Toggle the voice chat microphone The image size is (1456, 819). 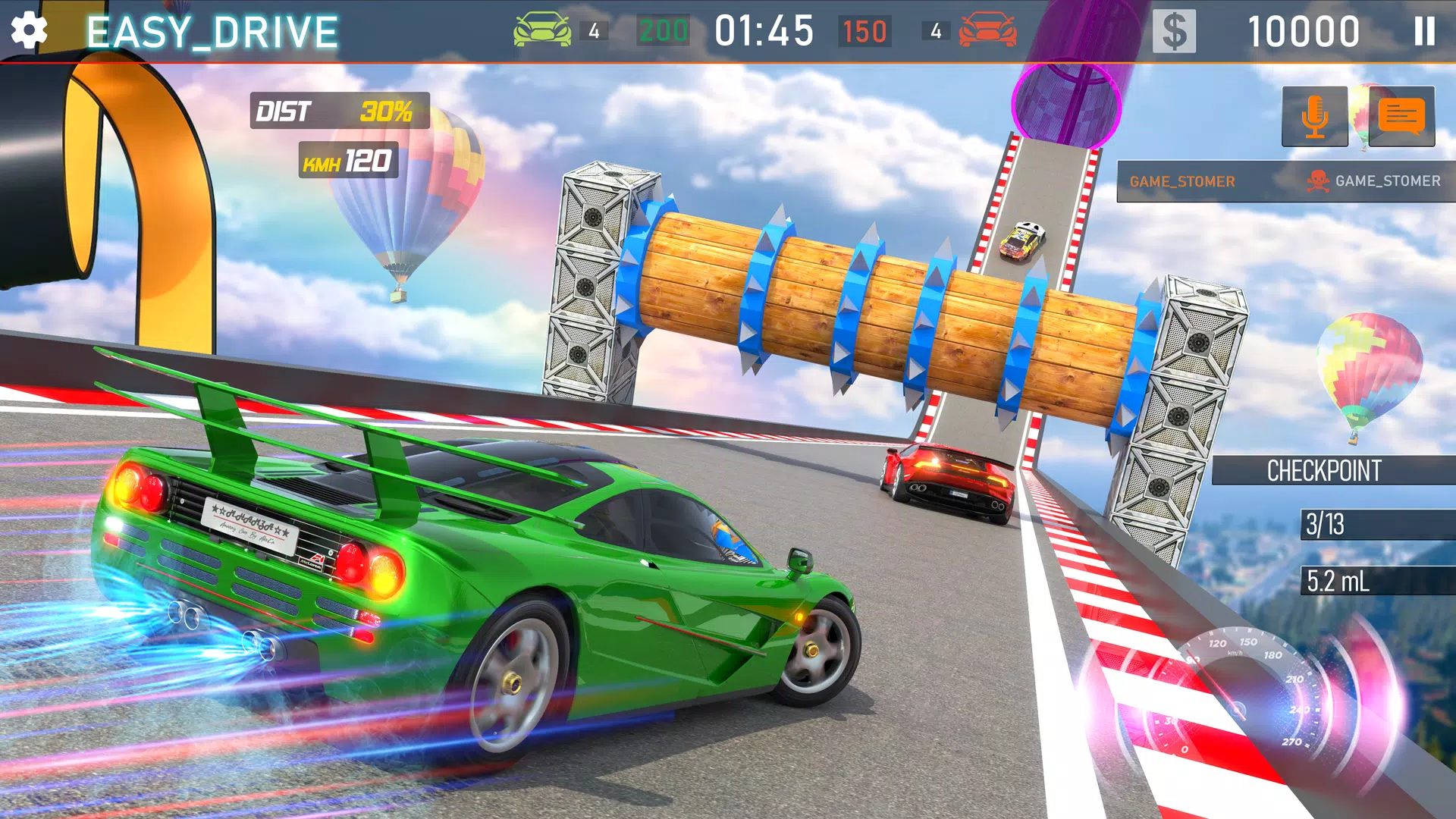pos(1314,116)
